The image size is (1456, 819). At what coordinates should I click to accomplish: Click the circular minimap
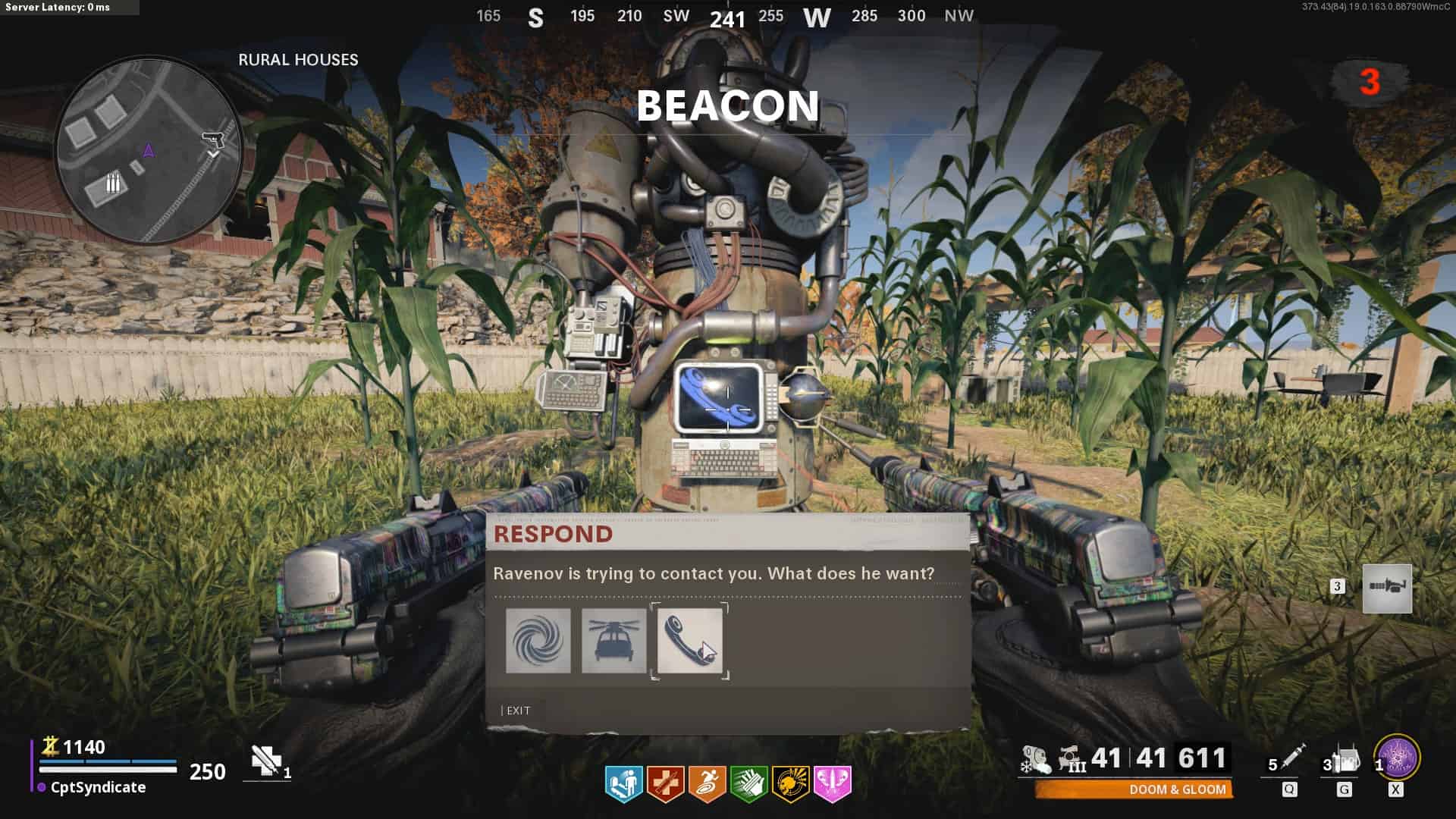149,150
